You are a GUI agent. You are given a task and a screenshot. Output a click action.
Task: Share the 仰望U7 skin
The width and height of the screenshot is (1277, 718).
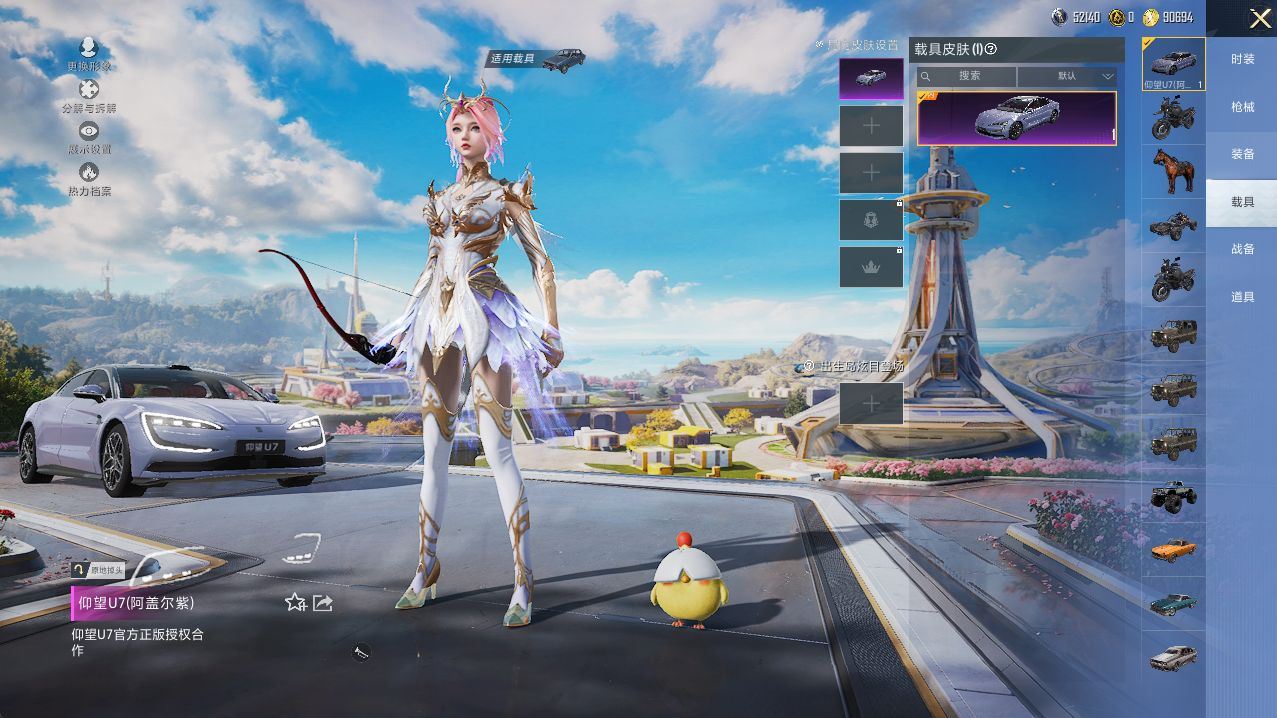(x=323, y=602)
